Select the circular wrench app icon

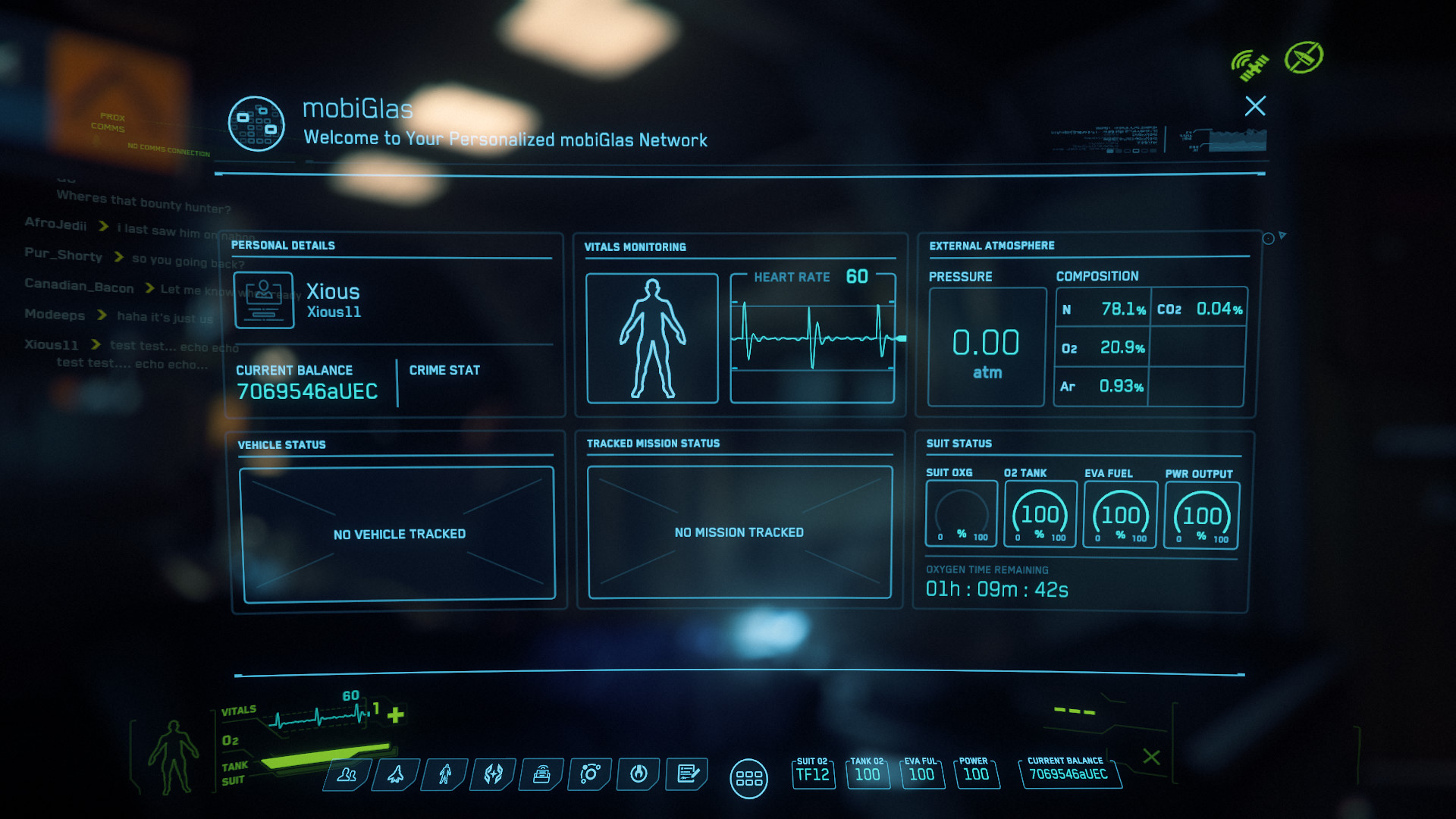(x=639, y=774)
